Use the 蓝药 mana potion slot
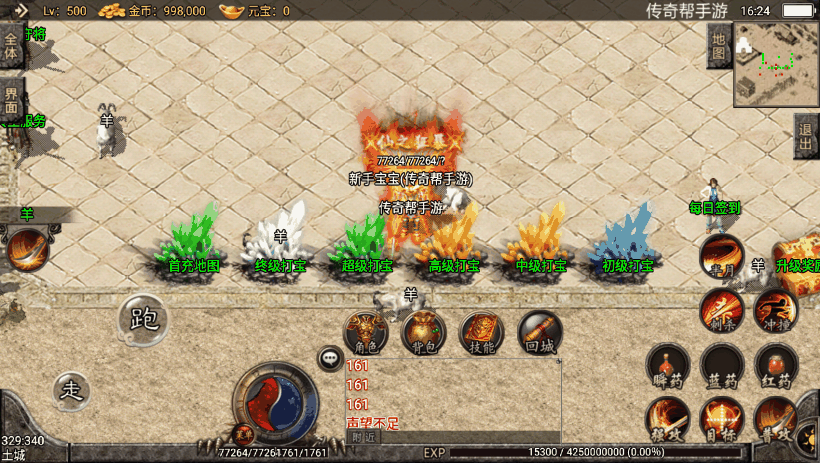 point(721,365)
